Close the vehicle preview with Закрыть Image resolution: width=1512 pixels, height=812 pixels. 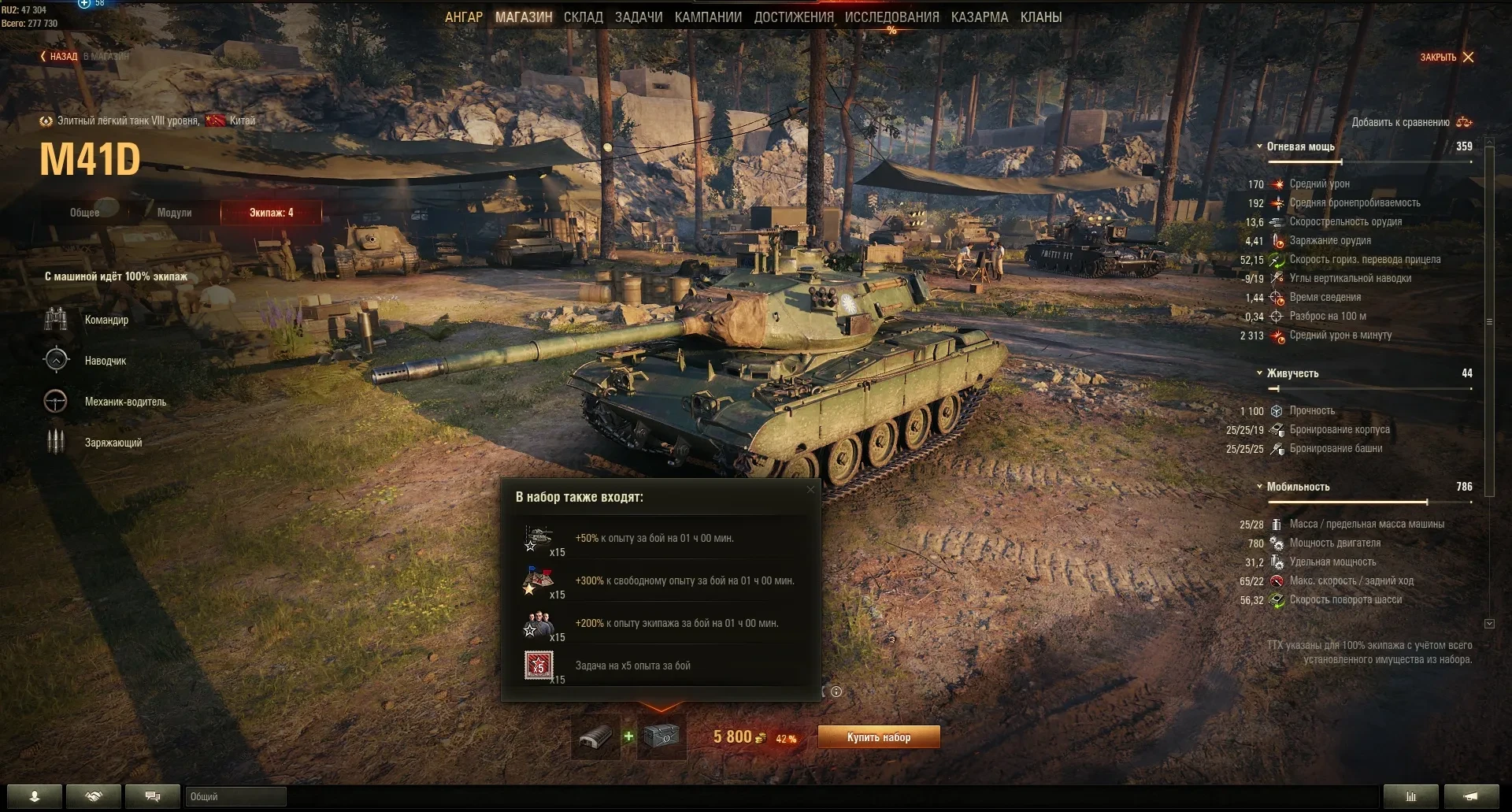(x=1447, y=57)
